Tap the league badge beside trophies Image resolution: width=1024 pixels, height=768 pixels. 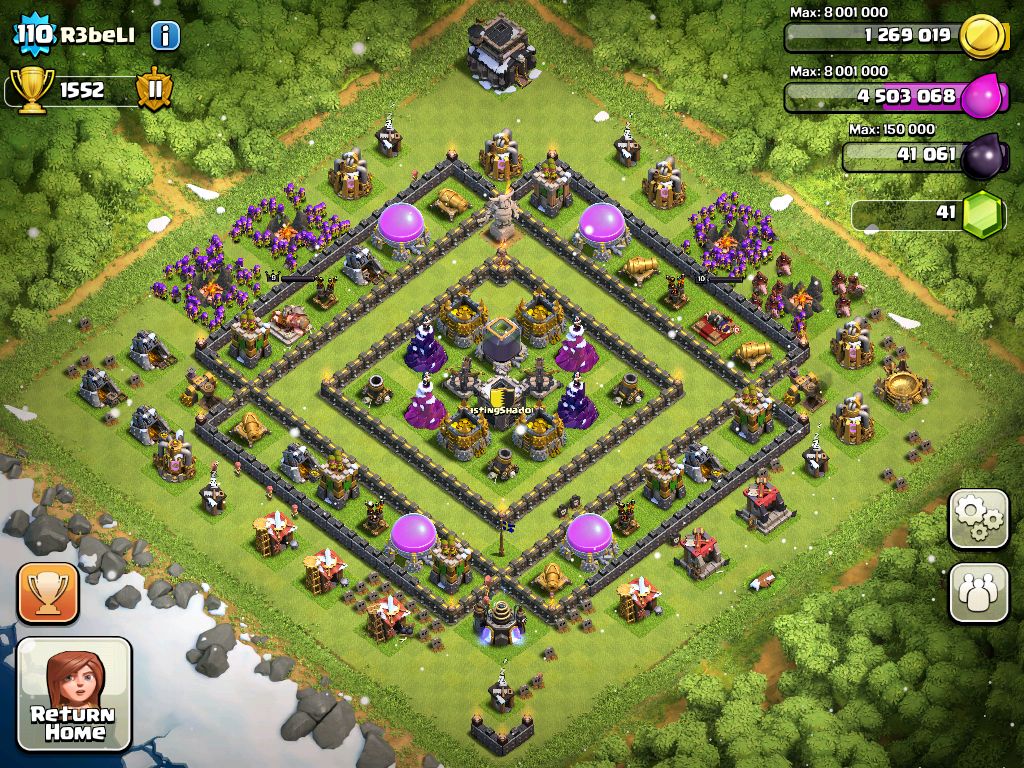coord(155,89)
